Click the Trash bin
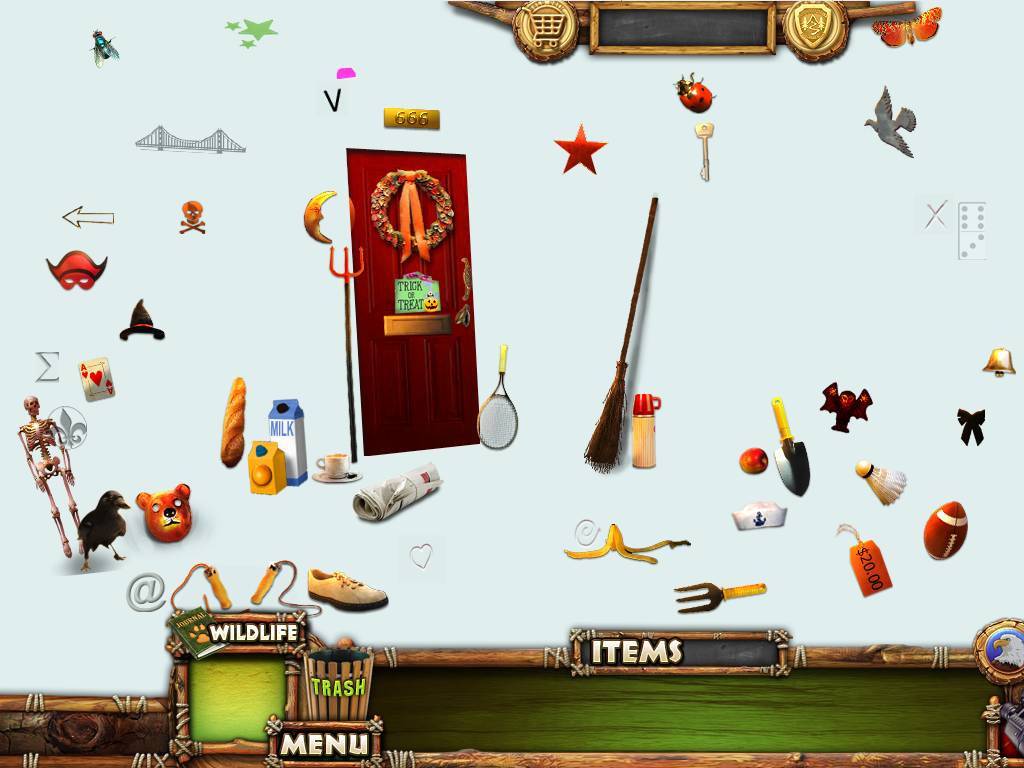 pyautogui.click(x=337, y=684)
